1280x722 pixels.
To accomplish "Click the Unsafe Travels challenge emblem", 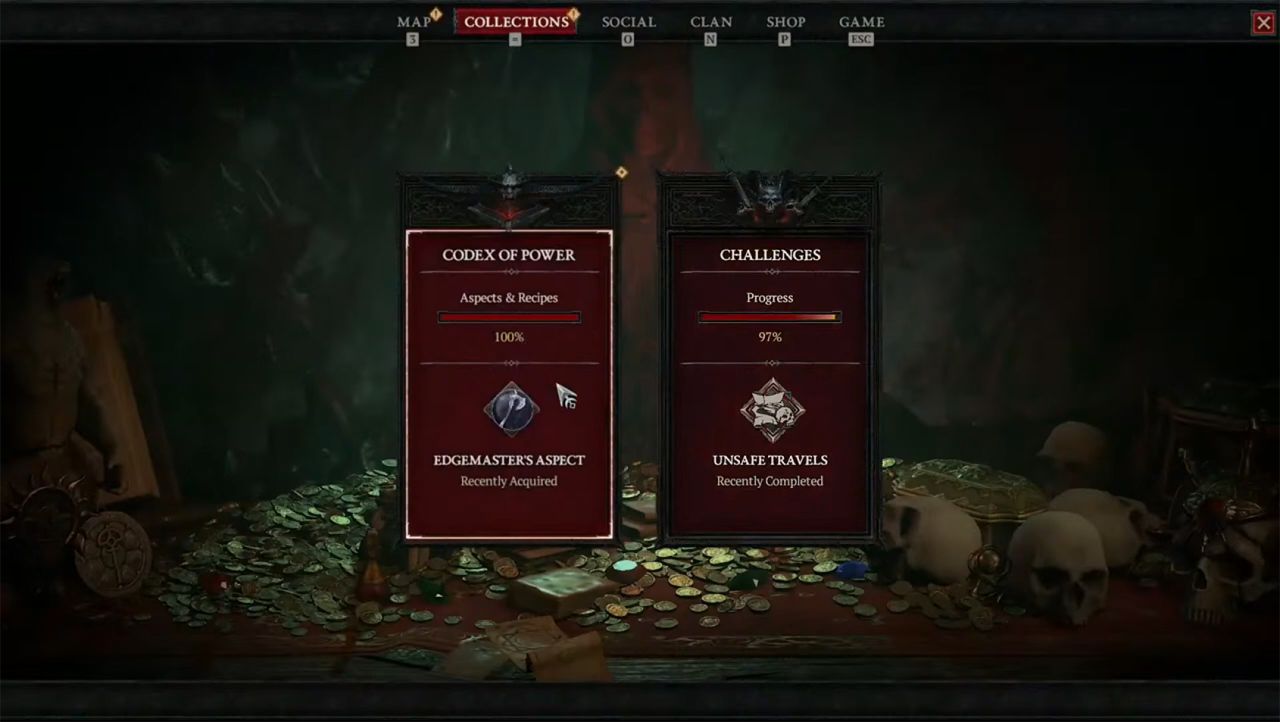I will coord(769,410).
